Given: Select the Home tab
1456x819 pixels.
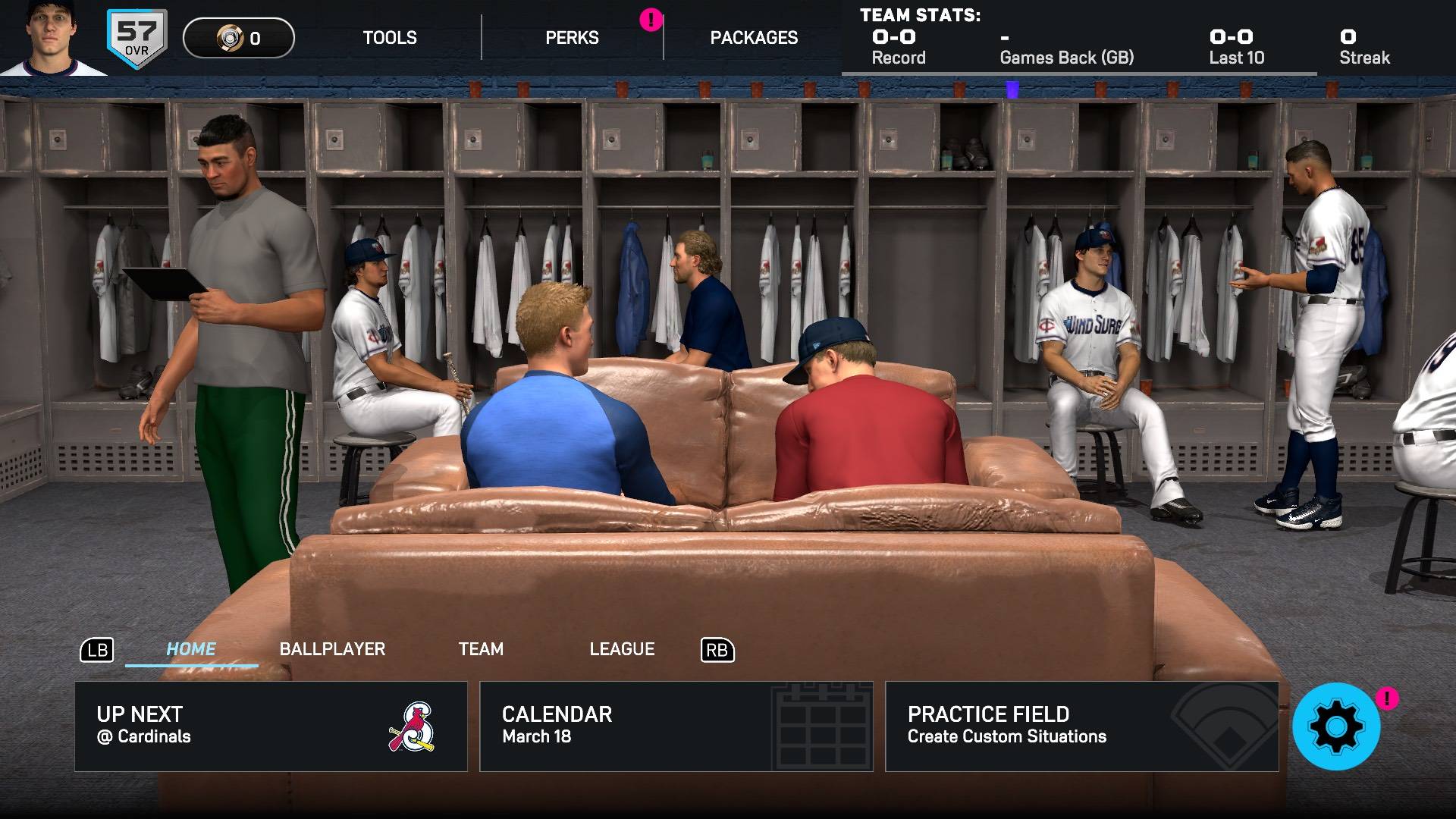Looking at the screenshot, I should pos(191,649).
